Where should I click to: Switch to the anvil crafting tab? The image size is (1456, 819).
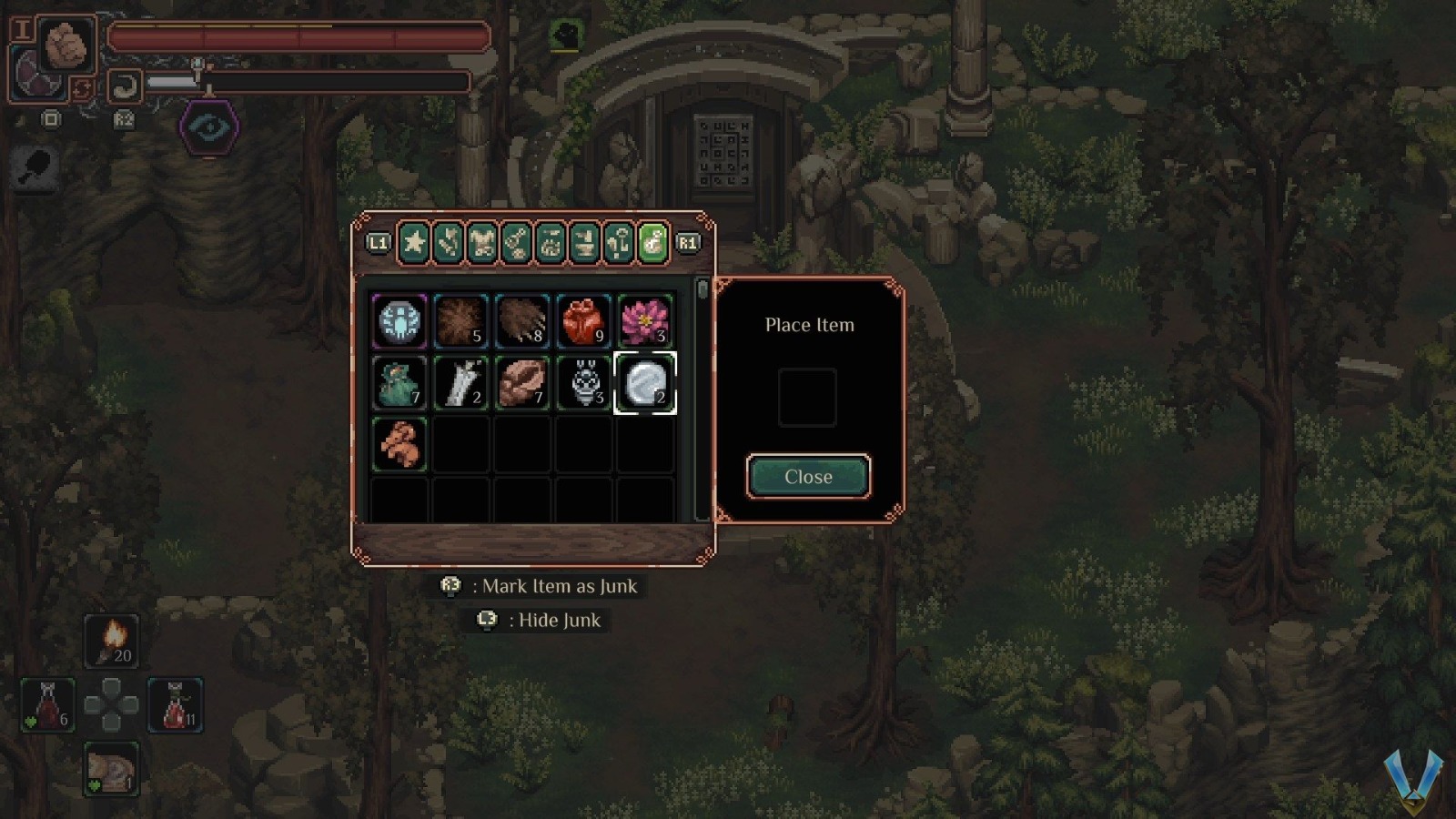click(584, 243)
